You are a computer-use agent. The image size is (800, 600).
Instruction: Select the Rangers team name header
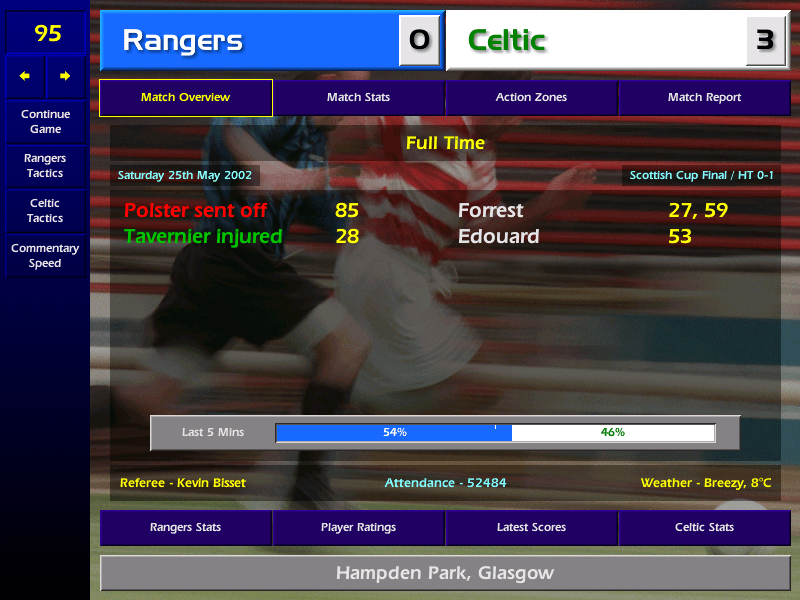[x=250, y=41]
